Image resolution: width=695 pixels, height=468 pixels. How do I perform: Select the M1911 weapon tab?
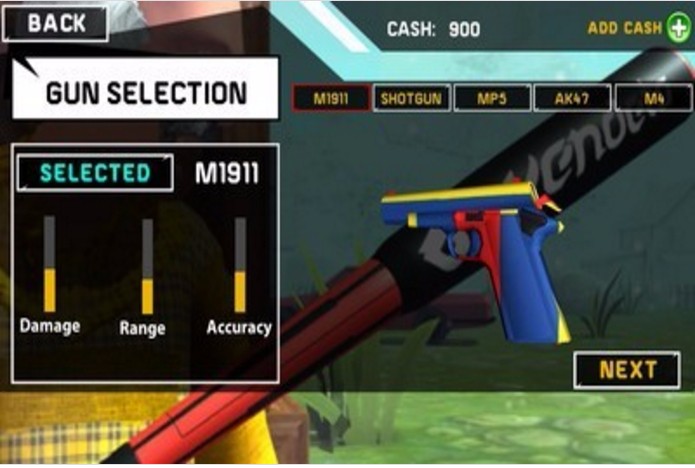click(x=331, y=98)
